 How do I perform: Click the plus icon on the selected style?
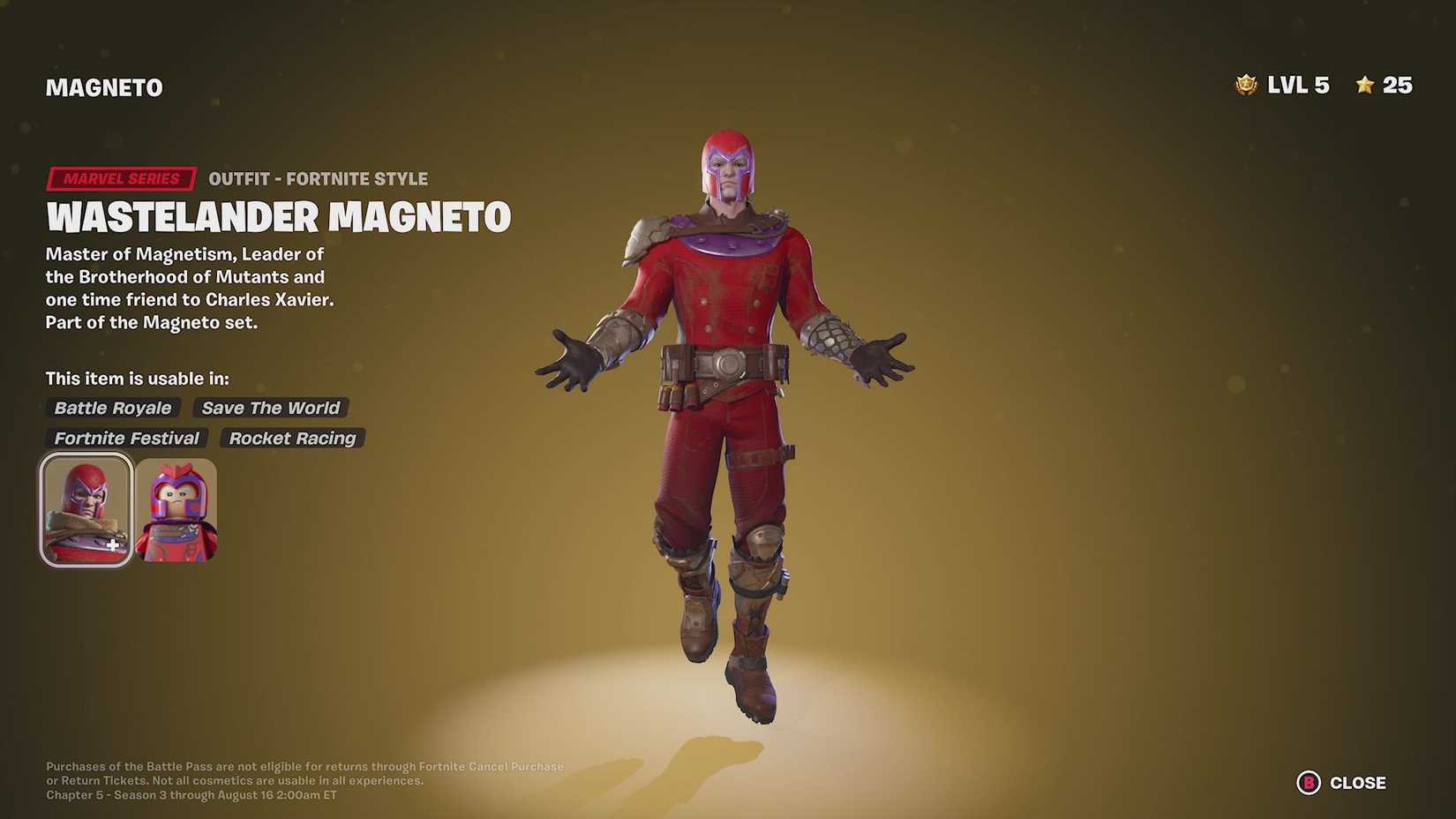(x=113, y=545)
